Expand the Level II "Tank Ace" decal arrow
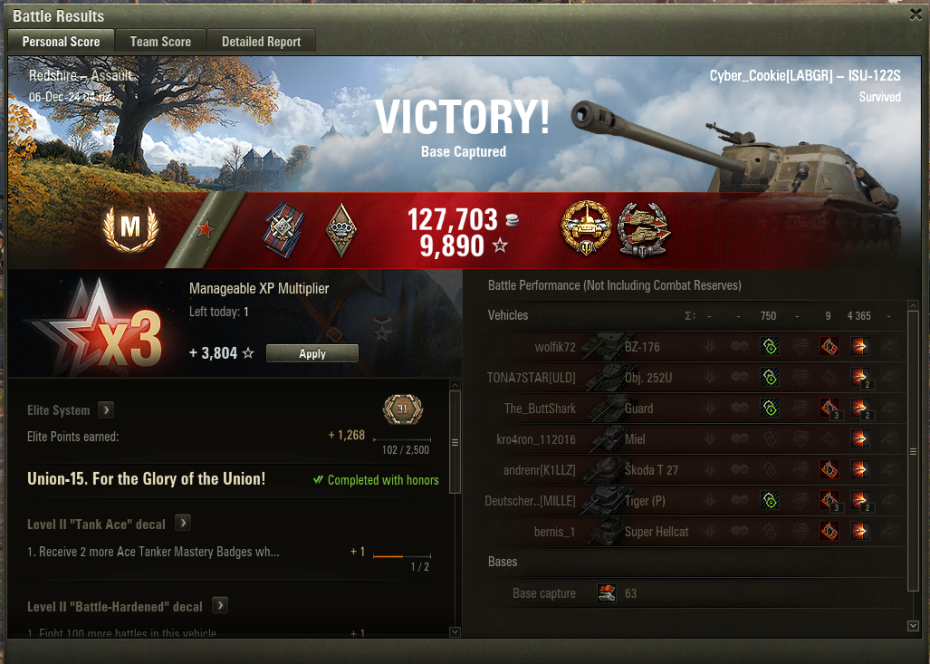 pos(183,523)
